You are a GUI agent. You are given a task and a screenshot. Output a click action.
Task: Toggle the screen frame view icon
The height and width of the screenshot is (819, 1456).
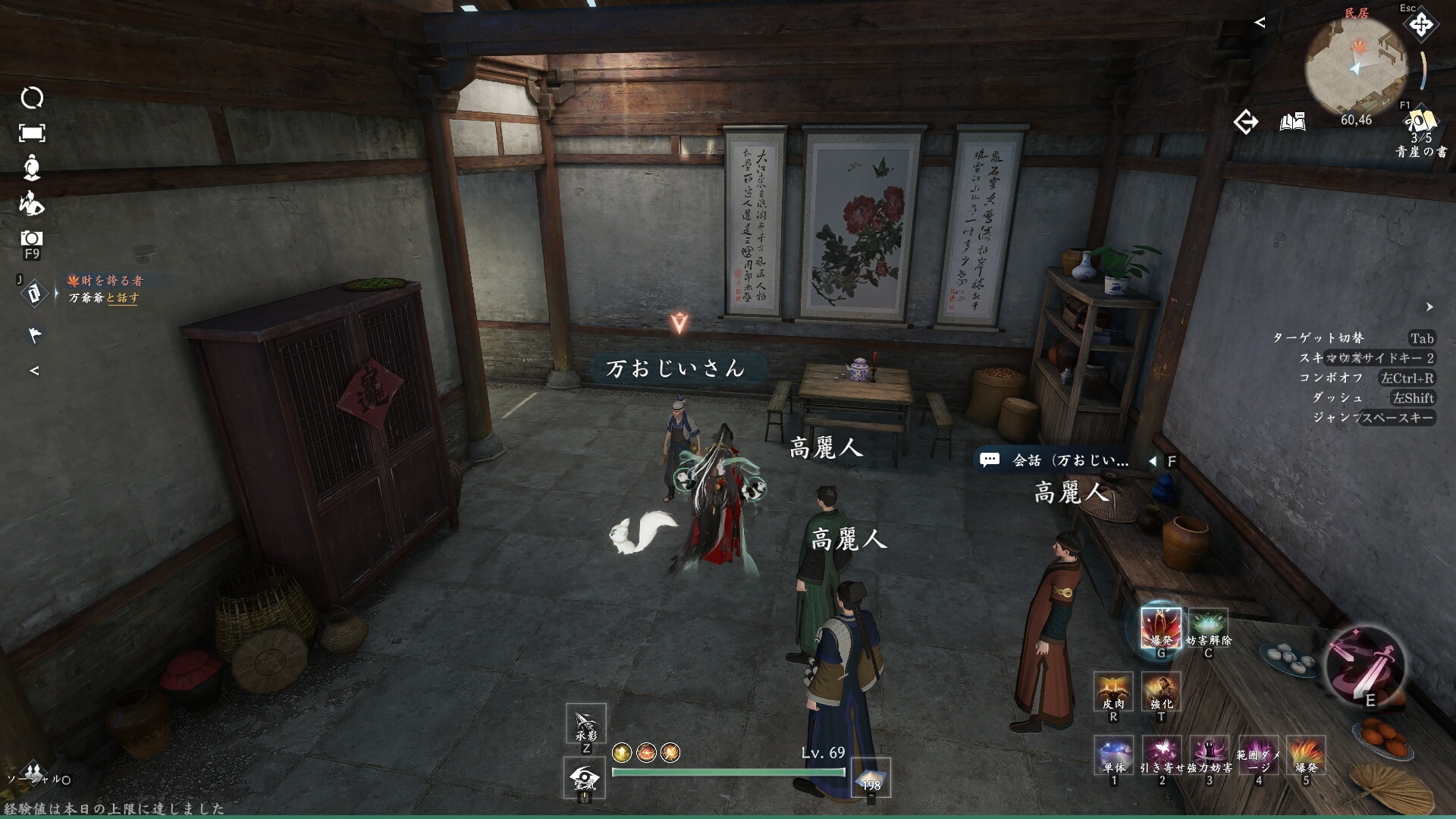coord(32,133)
